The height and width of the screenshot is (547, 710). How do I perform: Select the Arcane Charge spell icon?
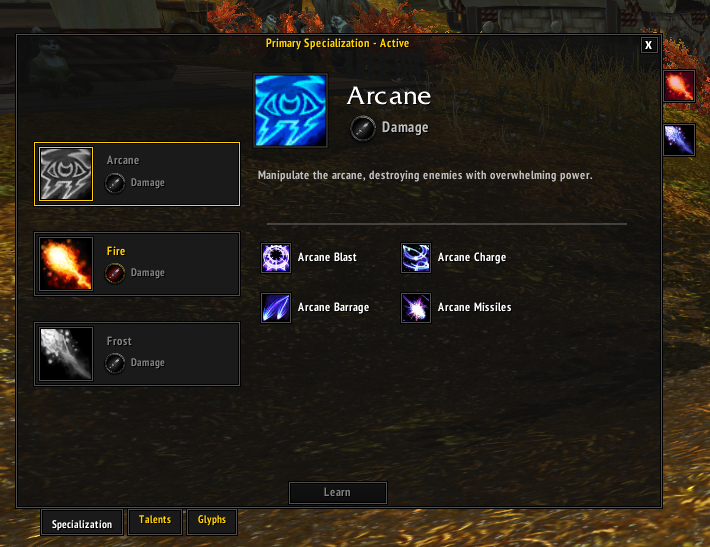click(x=415, y=258)
